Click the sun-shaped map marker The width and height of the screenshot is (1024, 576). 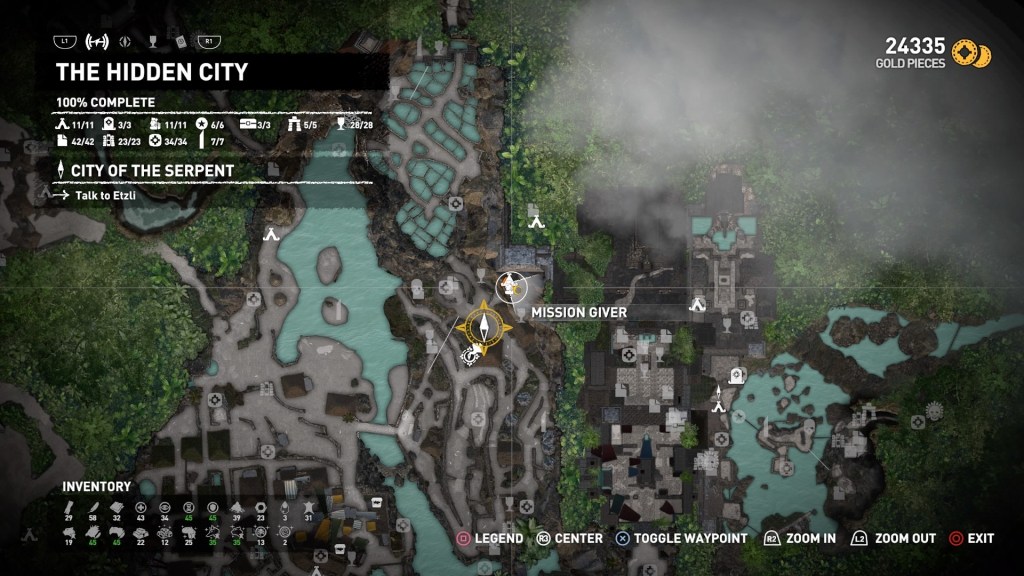pos(935,410)
